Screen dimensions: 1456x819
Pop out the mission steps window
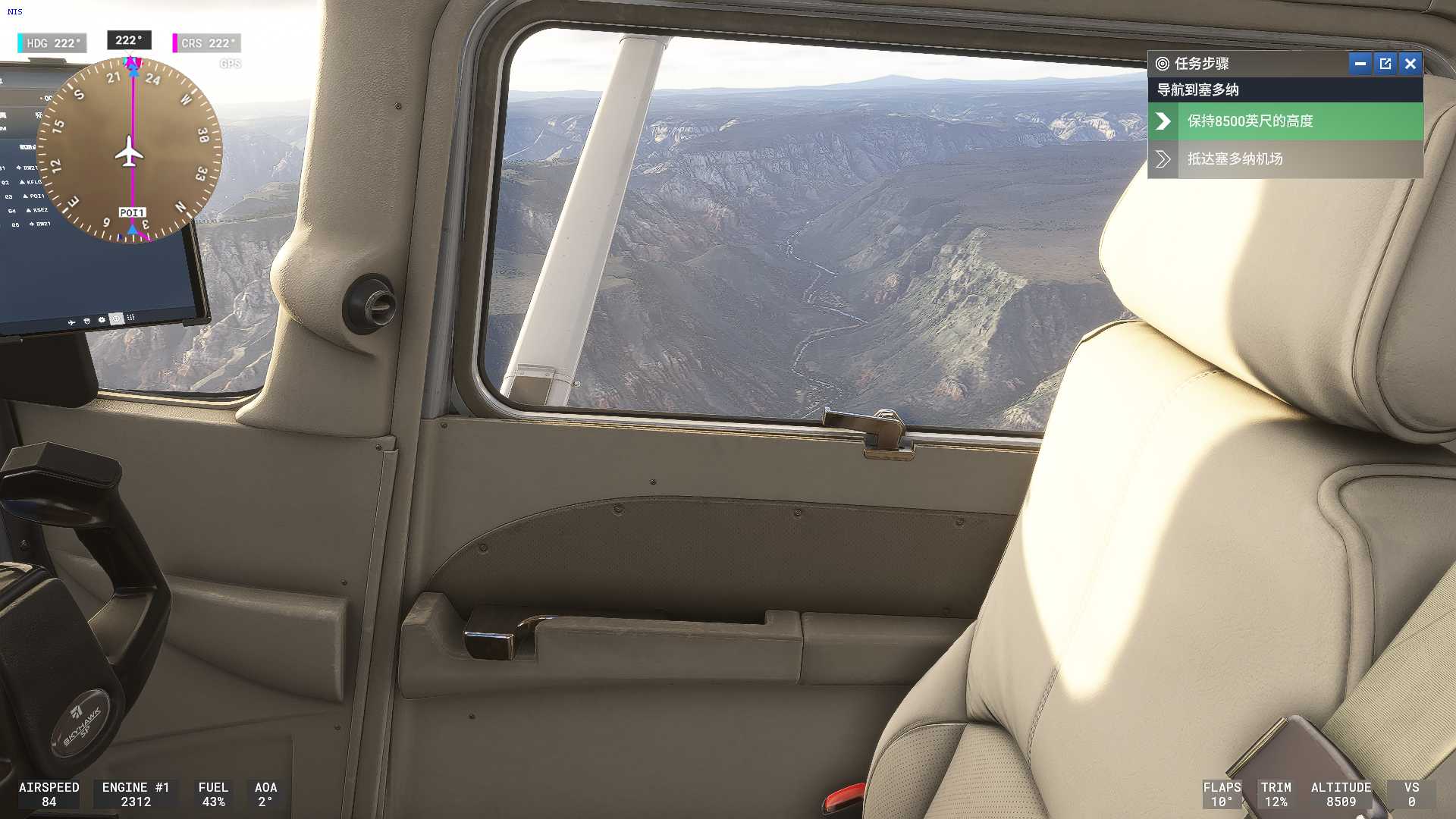point(1385,64)
